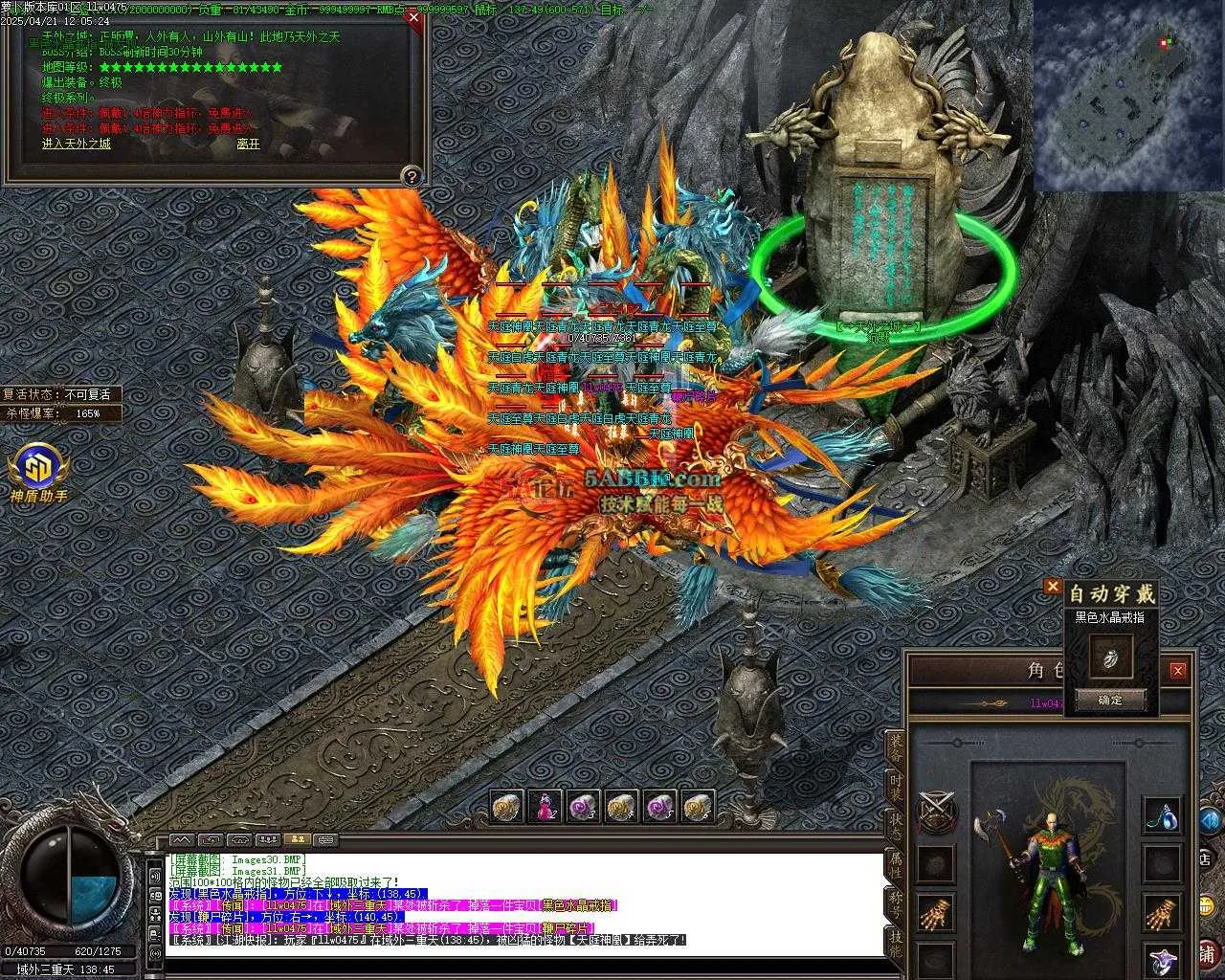Close the 角色 character window

click(x=1178, y=670)
